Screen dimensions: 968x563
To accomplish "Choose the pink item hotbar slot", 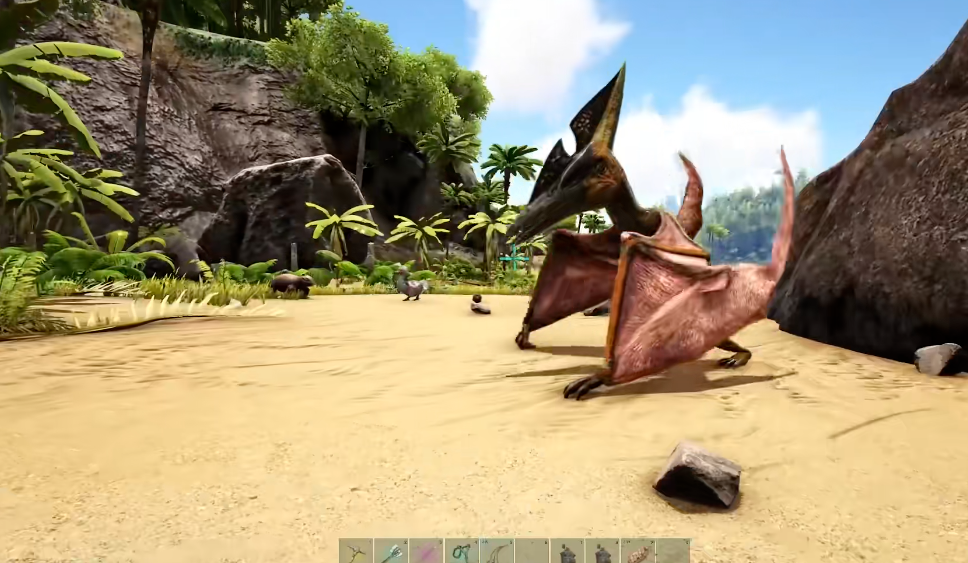I will pos(426,551).
